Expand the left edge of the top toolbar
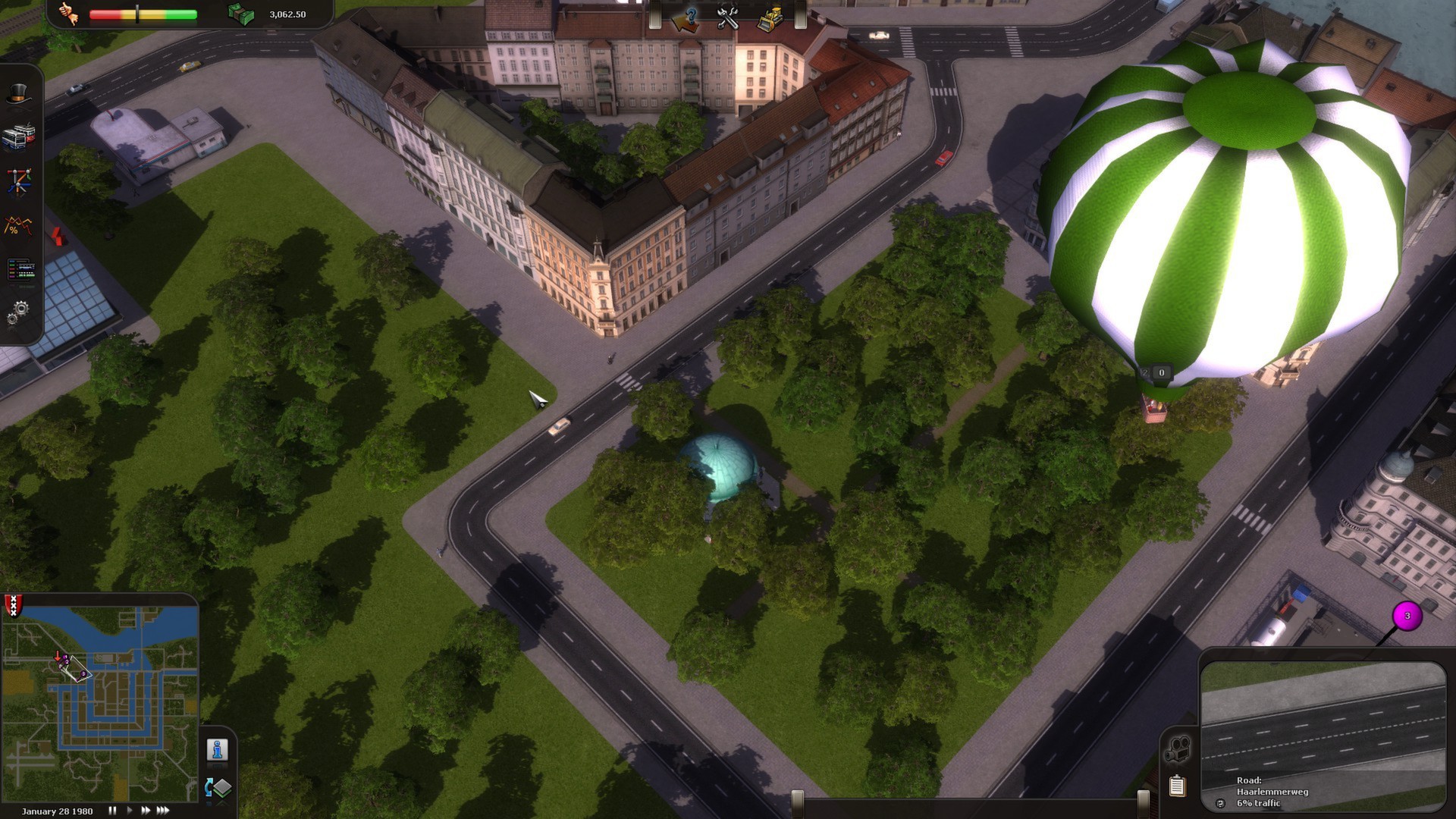Image resolution: width=1456 pixels, height=819 pixels. coord(654,14)
